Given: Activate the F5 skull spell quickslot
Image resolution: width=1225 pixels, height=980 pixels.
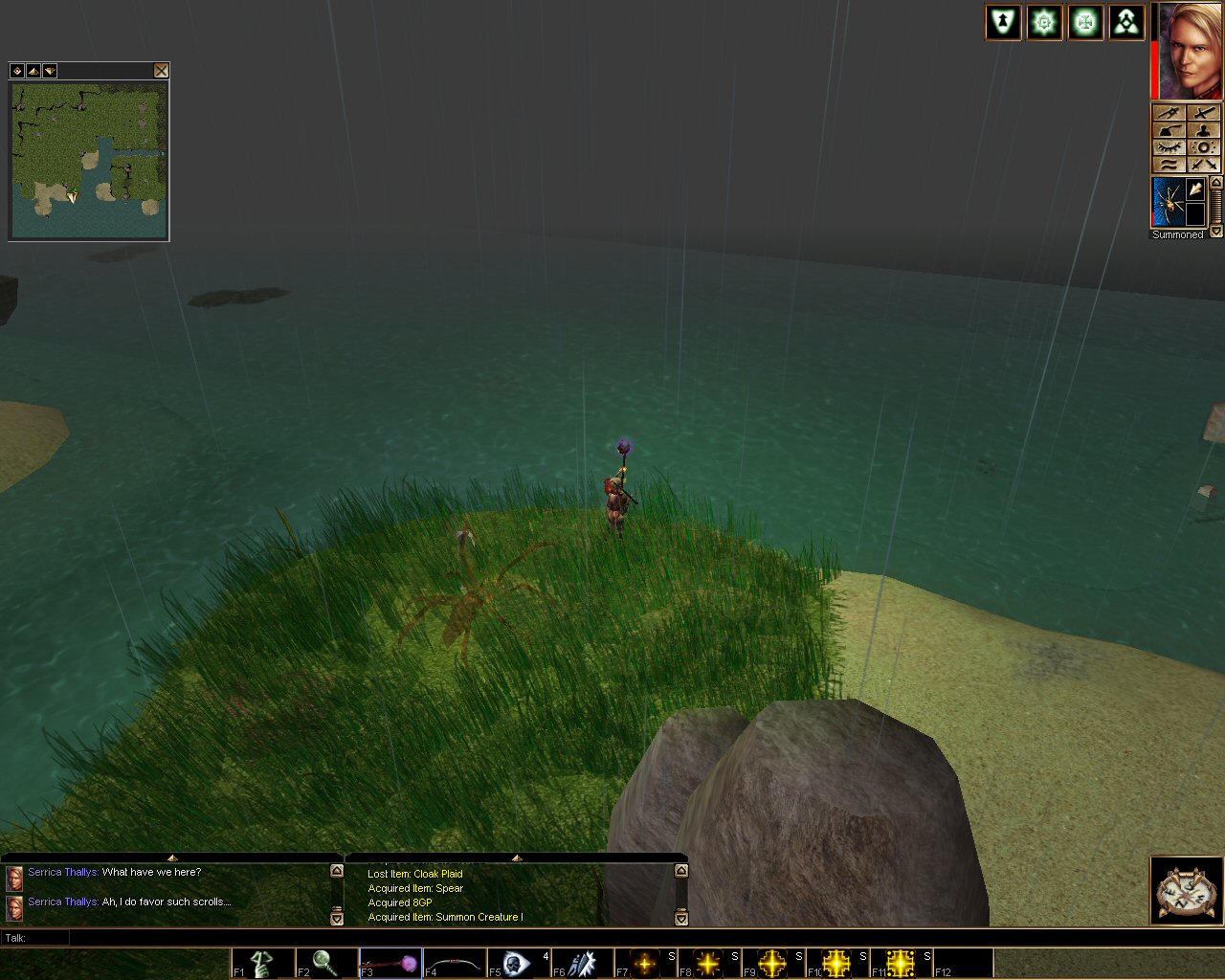Looking at the screenshot, I should pyautogui.click(x=518, y=963).
